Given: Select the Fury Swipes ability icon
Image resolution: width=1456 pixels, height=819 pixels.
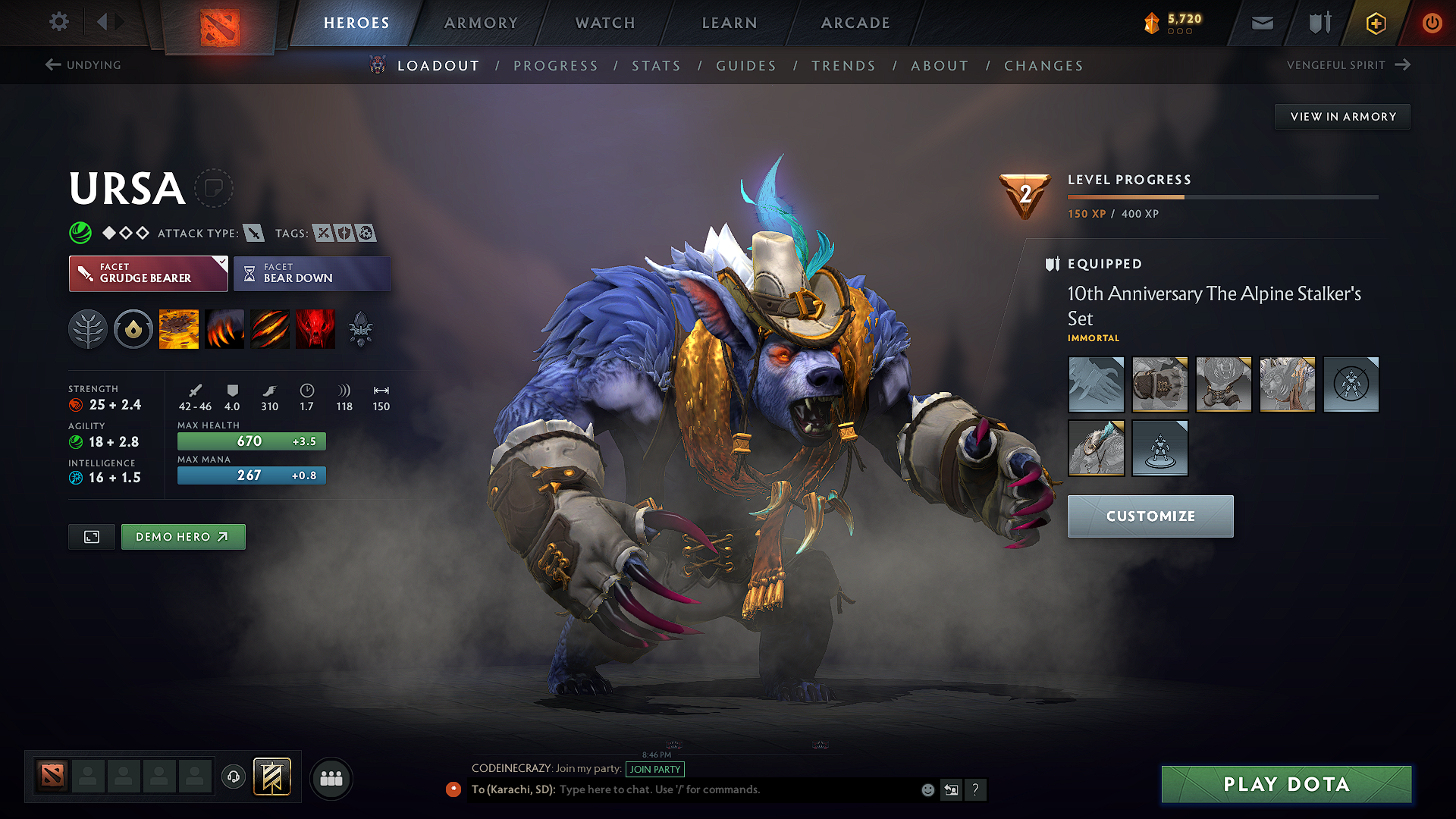Looking at the screenshot, I should pos(270,328).
